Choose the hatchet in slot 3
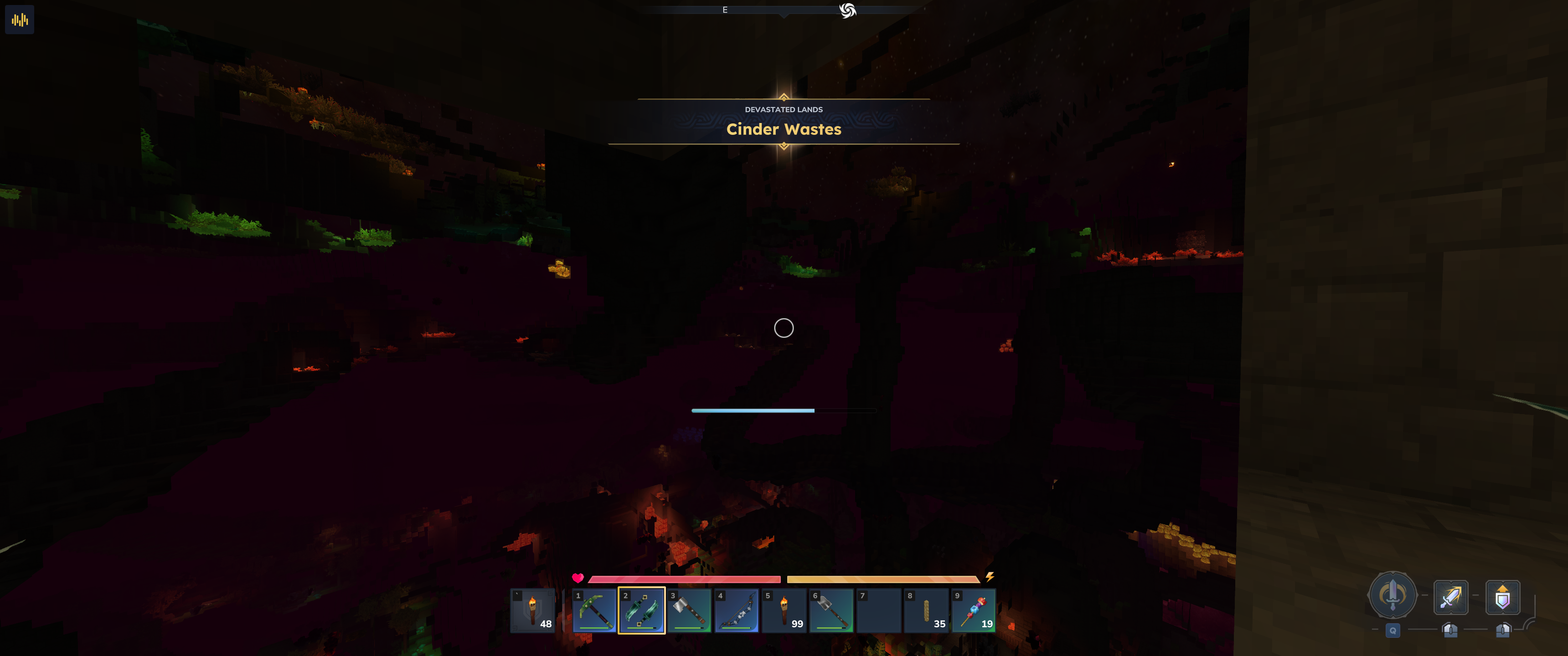1568x656 pixels. tap(689, 610)
